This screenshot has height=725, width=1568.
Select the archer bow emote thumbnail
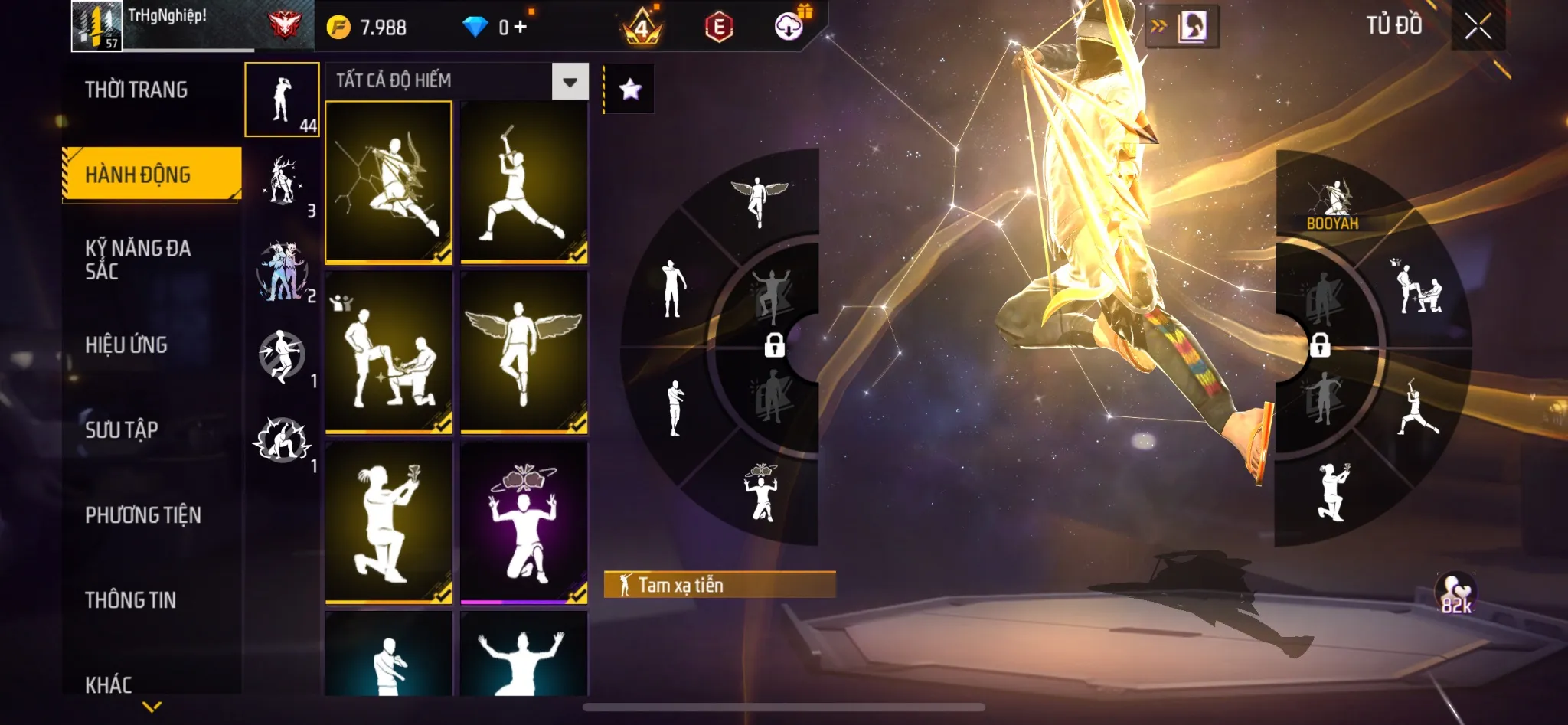389,182
